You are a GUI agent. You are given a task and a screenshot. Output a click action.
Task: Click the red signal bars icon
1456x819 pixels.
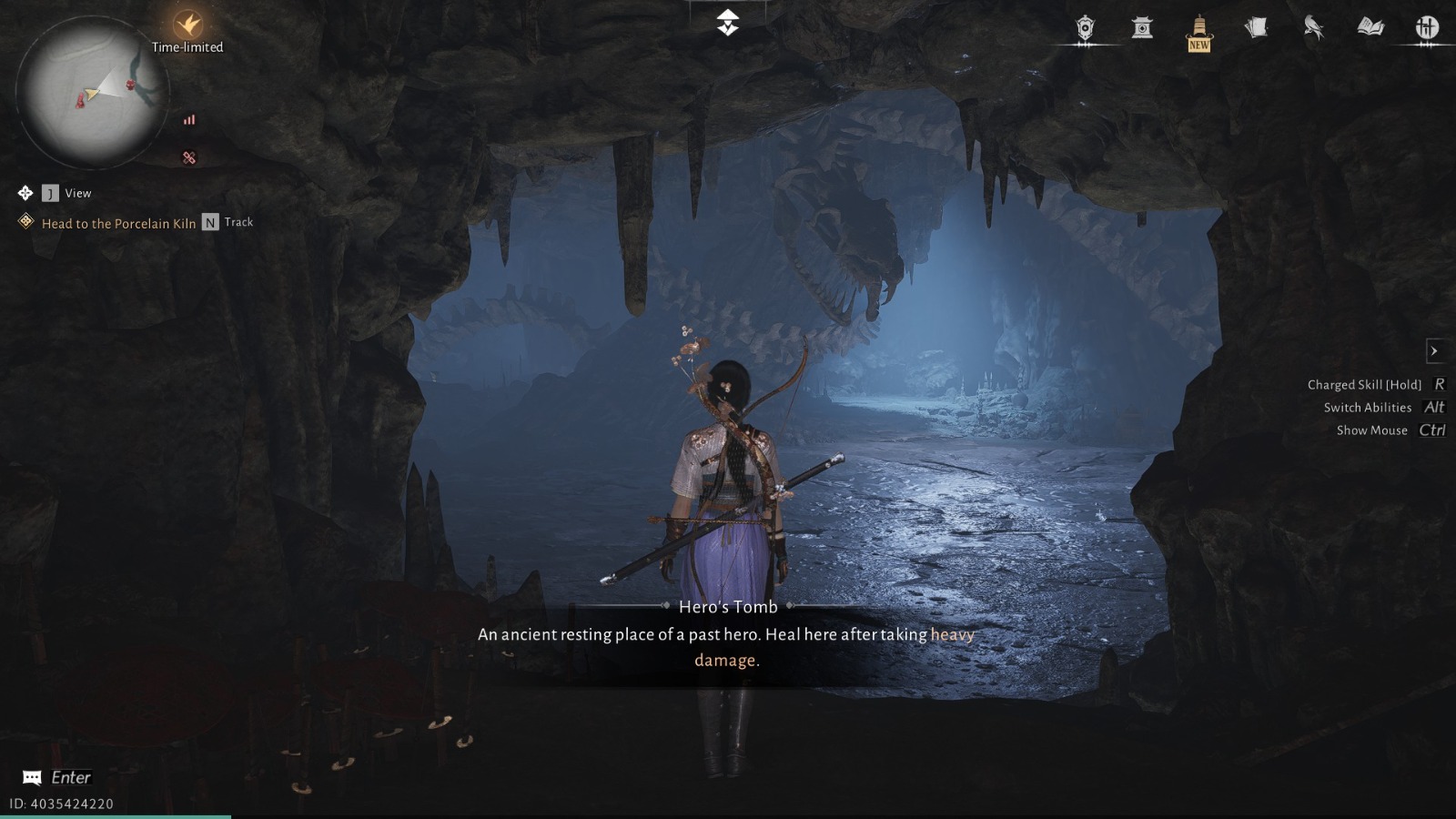click(189, 119)
